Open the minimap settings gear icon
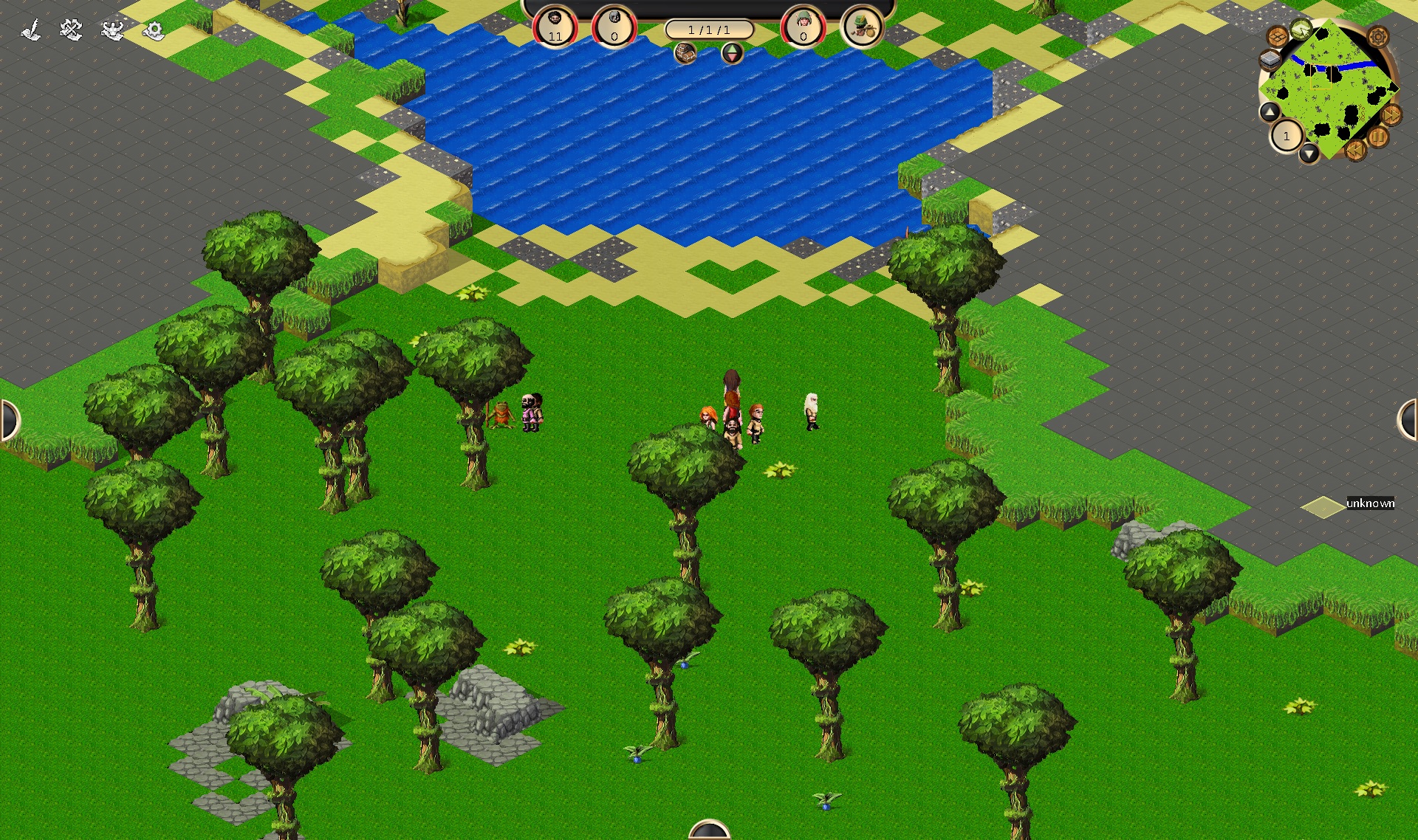This screenshot has height=840, width=1418. pyautogui.click(x=1378, y=38)
